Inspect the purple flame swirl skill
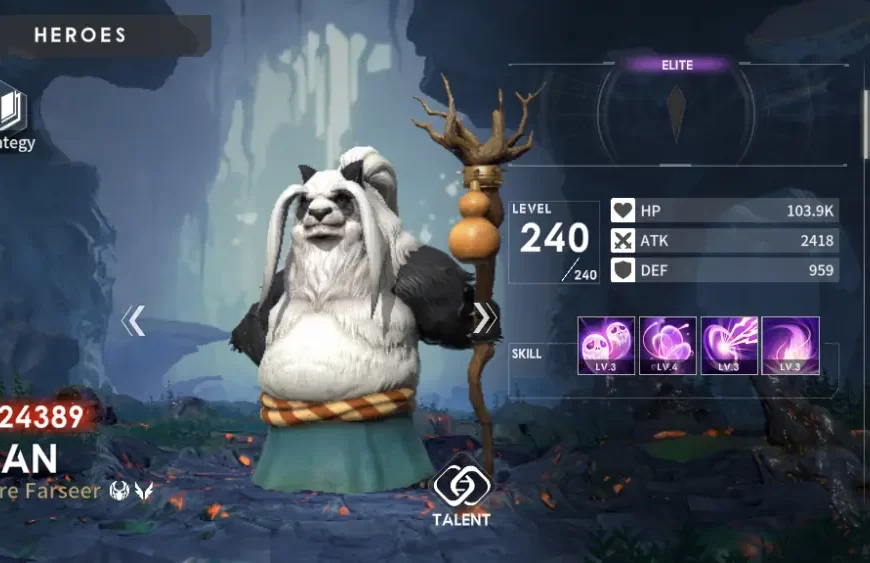Screen dimensions: 870x563 (791, 345)
